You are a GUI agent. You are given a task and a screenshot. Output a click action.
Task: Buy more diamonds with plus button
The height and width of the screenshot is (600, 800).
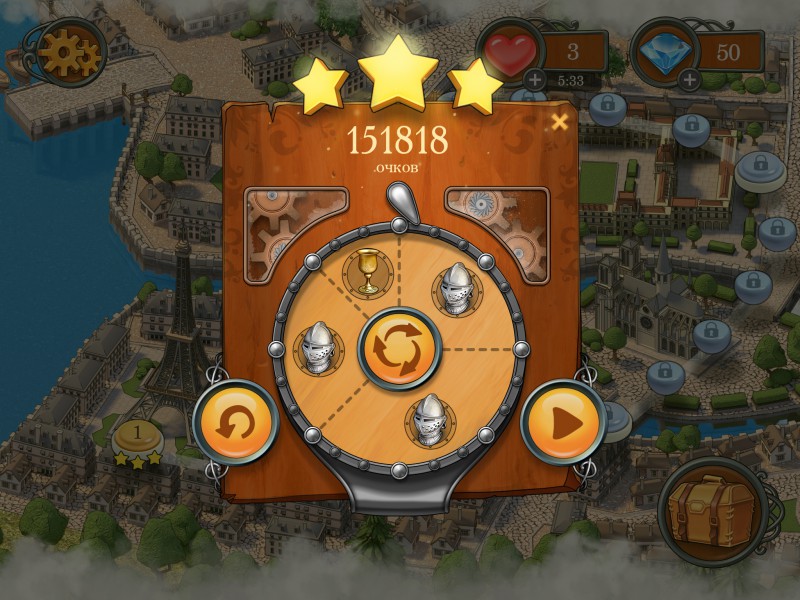tap(689, 79)
